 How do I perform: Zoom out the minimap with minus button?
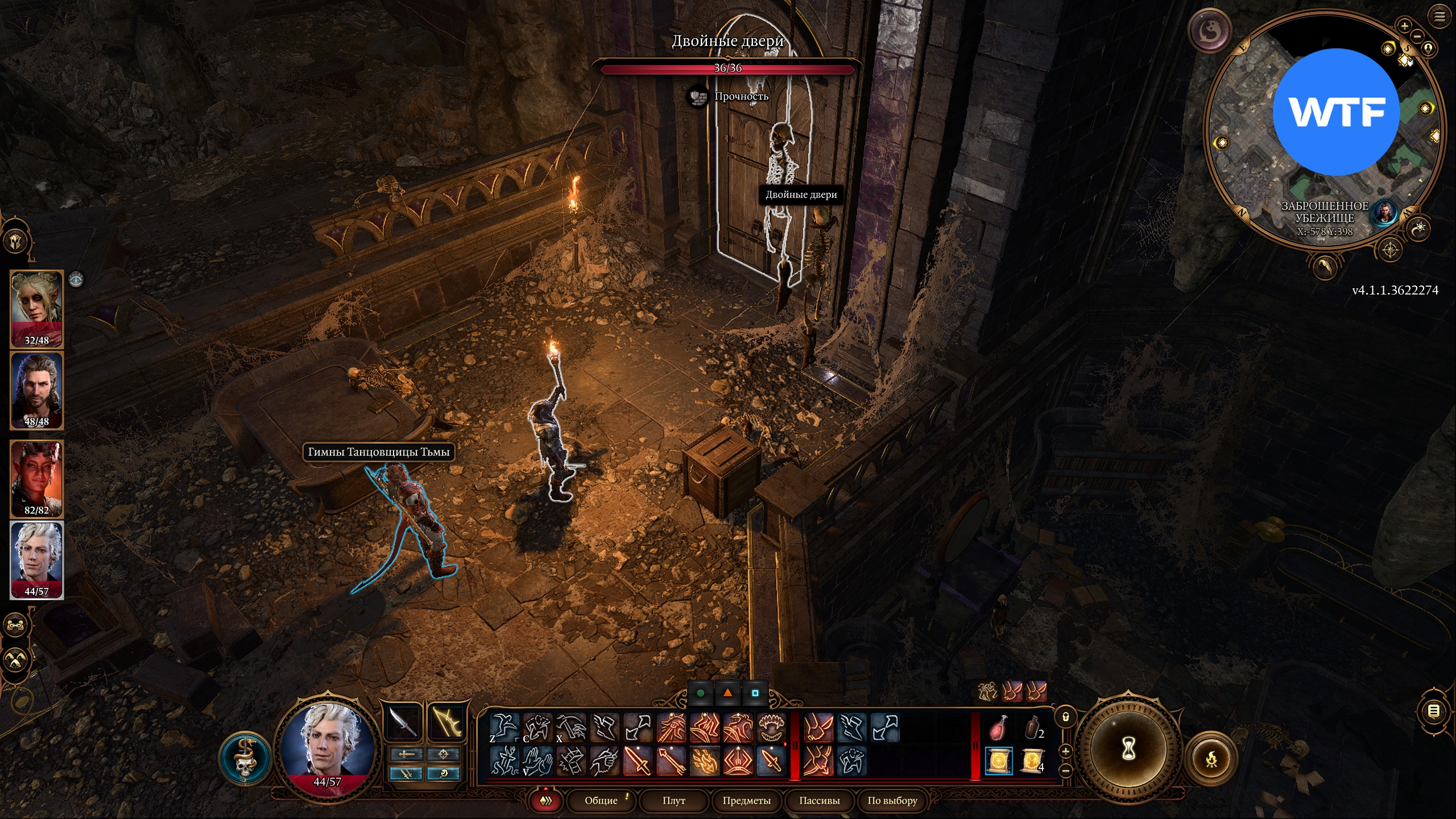[1417, 37]
